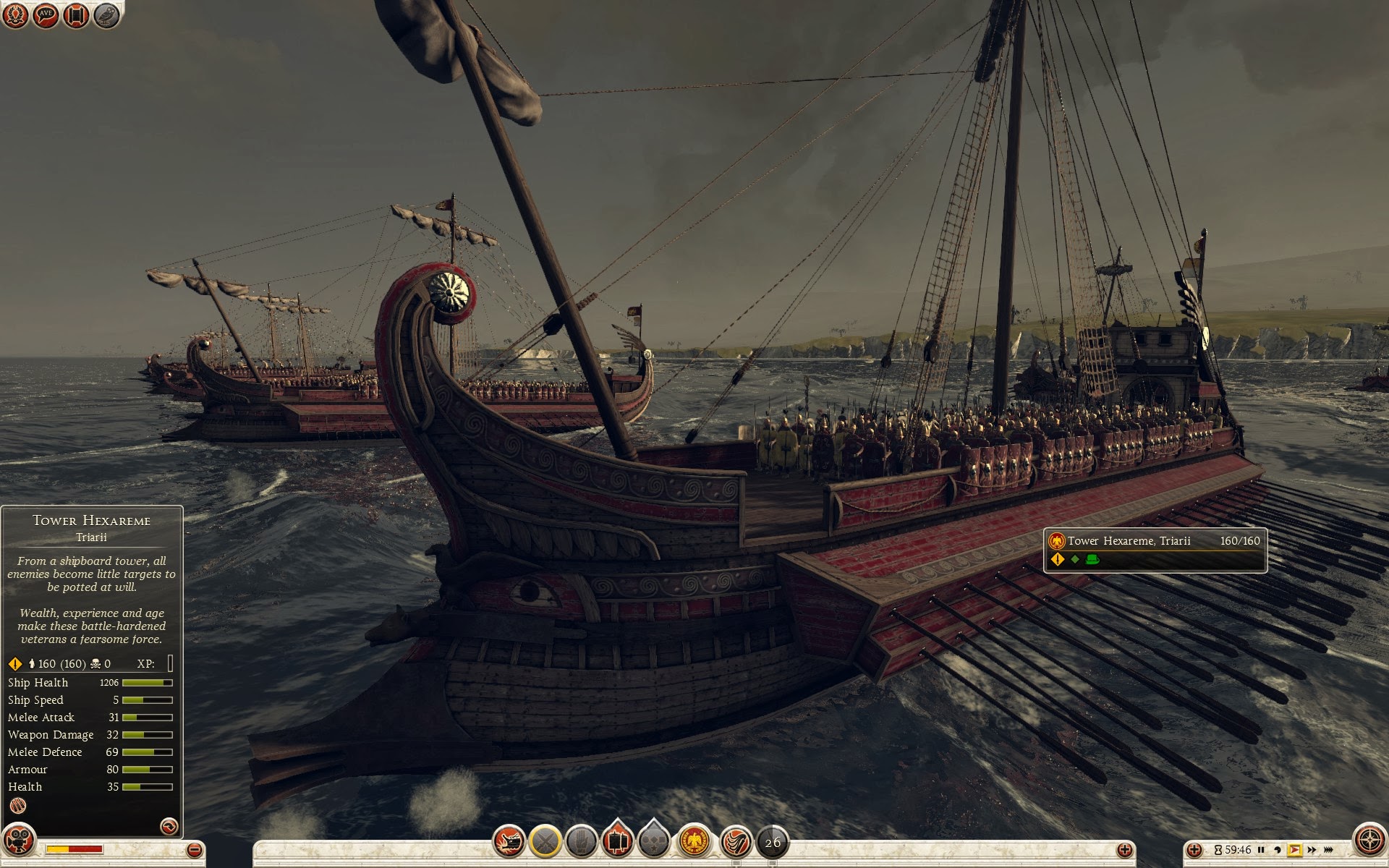The image size is (1389, 868).
Task: Open the group shapes formation button
Action: click(x=654, y=841)
